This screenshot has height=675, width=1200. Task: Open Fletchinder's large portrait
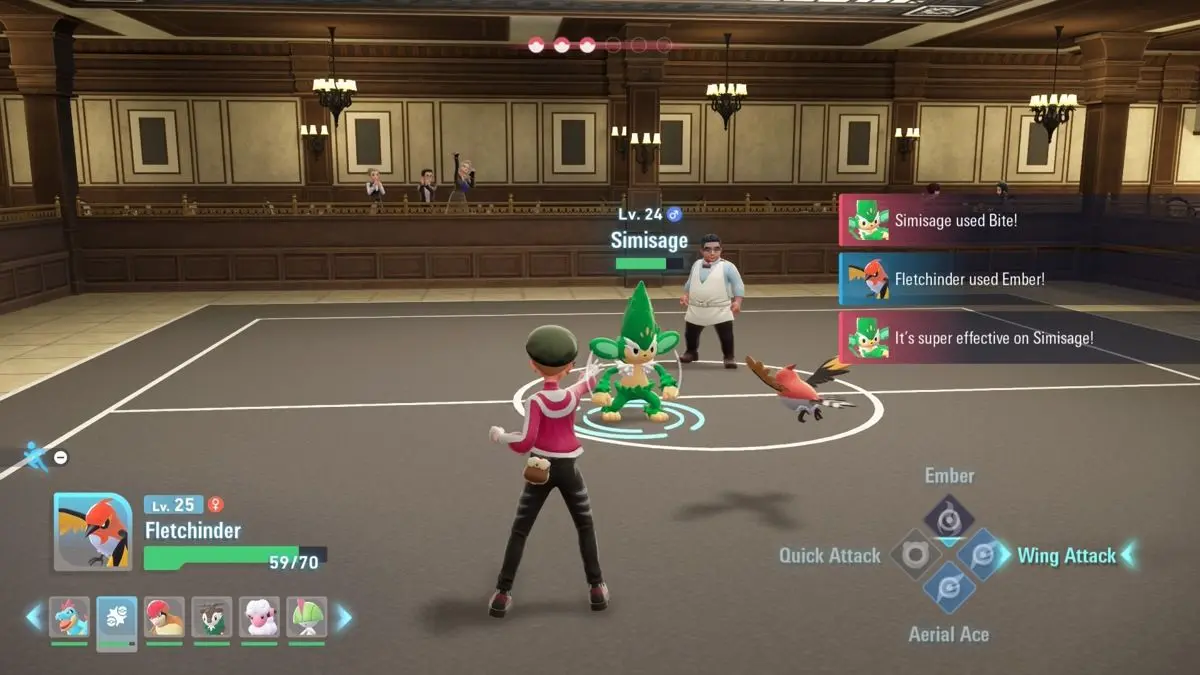[93, 532]
